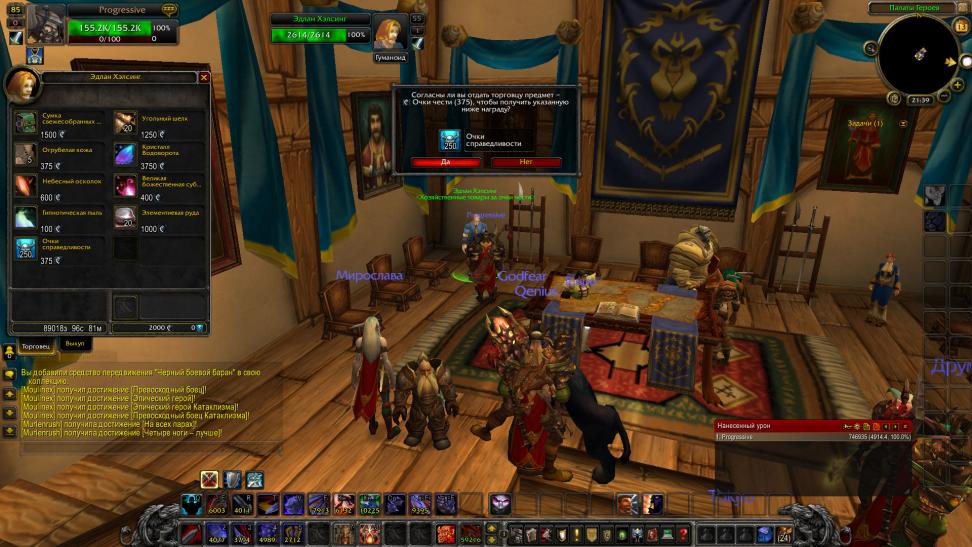Select the Элементиевая руда item
Screen dimensions: 972x547
point(125,218)
